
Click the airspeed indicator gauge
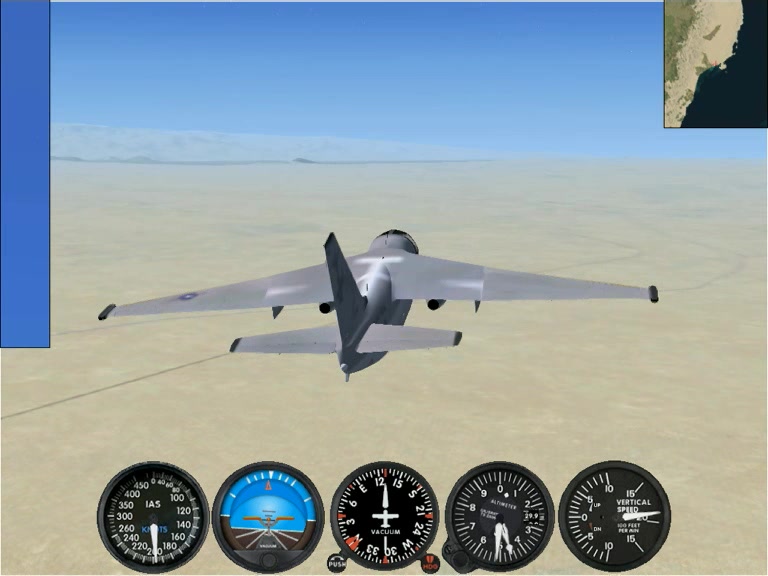point(153,516)
